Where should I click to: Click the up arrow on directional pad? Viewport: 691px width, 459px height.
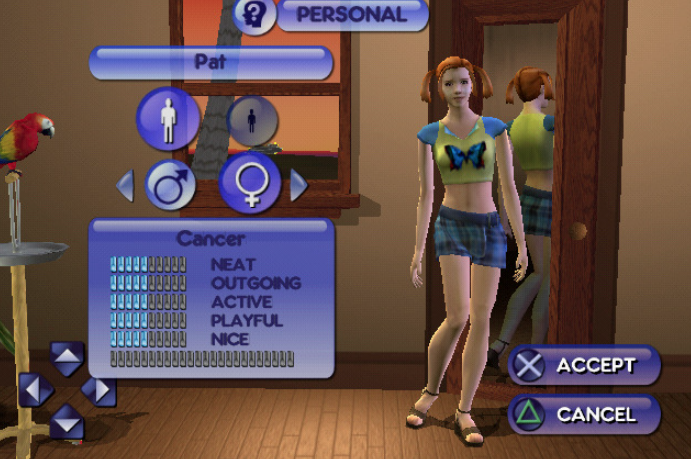tap(67, 356)
